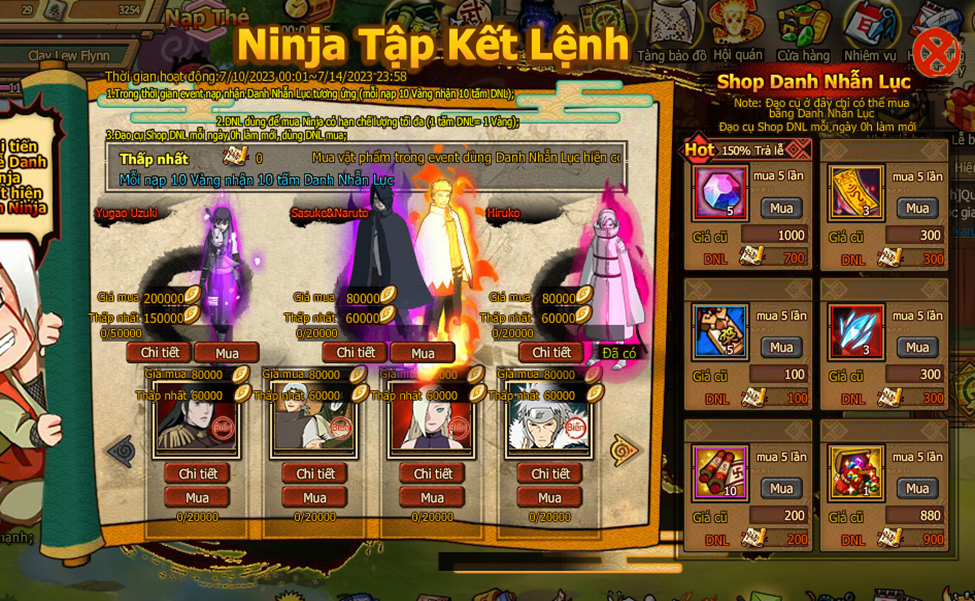Purchase the red scroll bundle priced 200
The image size is (975, 601).
[781, 488]
